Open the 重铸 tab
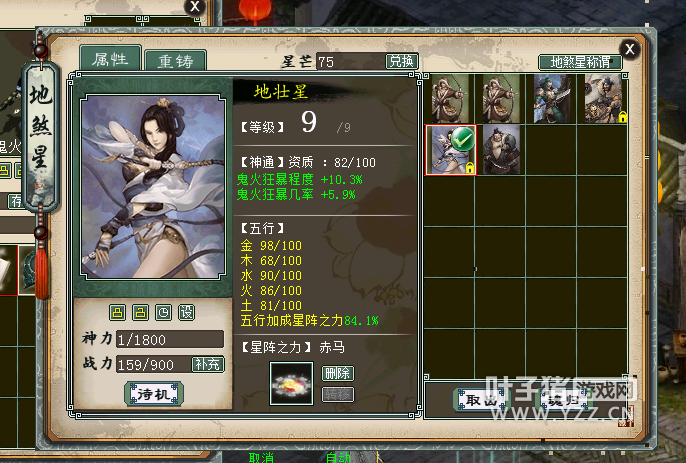 click(x=174, y=60)
